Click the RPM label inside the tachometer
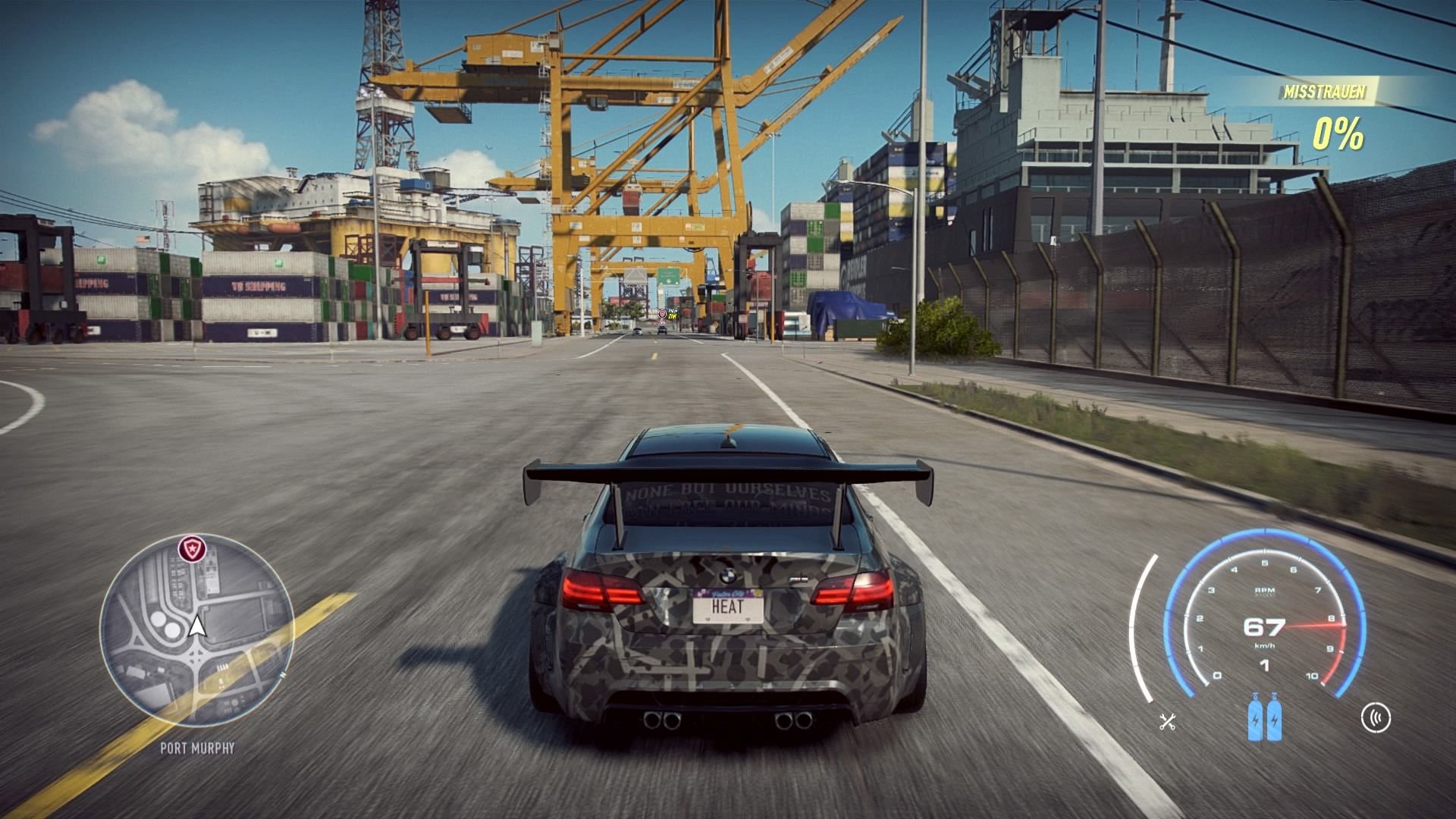Image resolution: width=1456 pixels, height=819 pixels. [1265, 591]
